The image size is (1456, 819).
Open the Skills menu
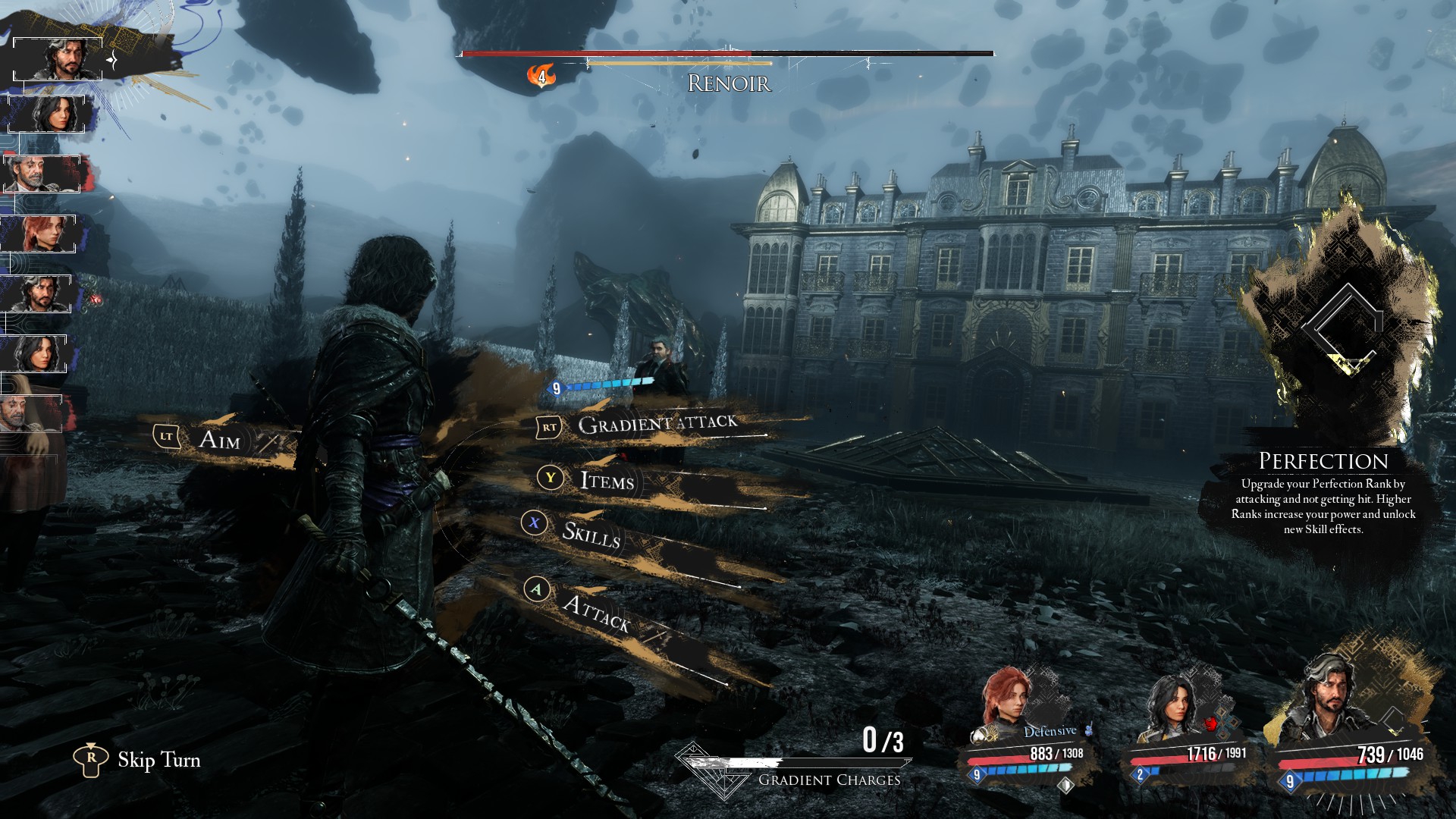[x=591, y=534]
